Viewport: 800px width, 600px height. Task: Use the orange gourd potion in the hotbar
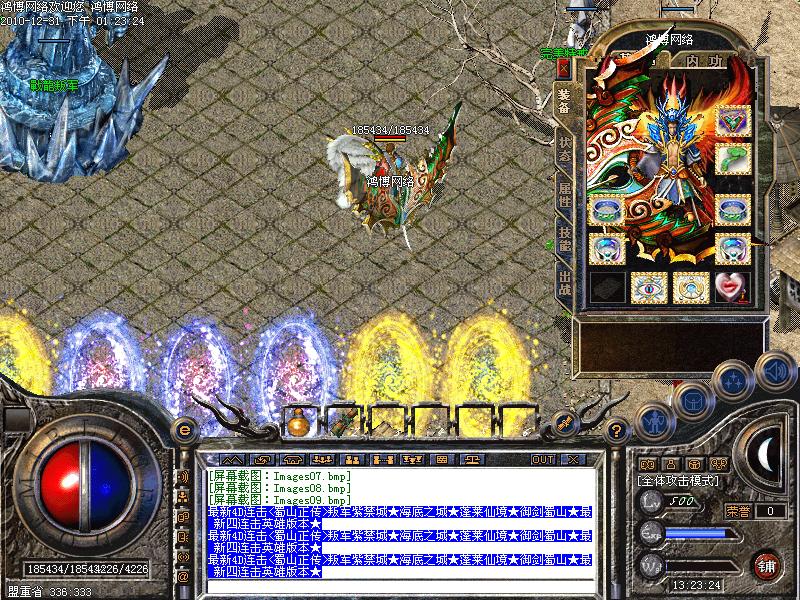(x=296, y=423)
